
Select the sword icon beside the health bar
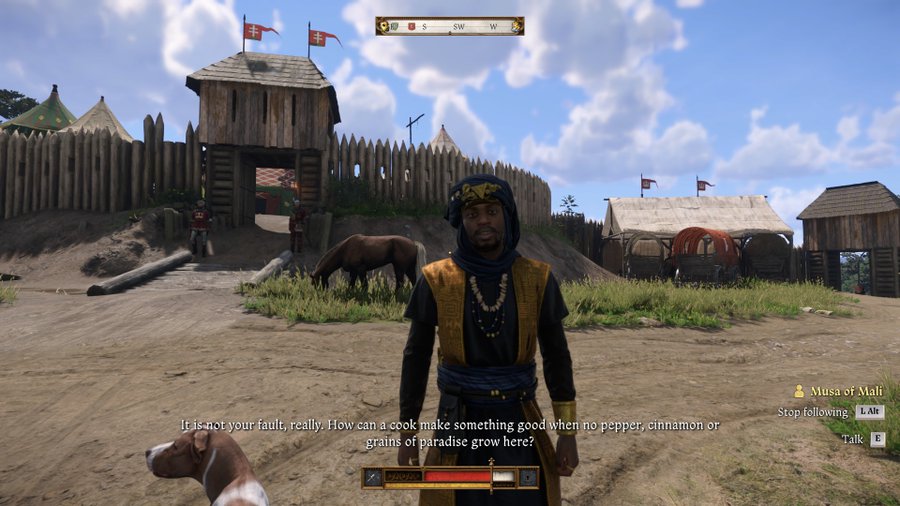373,477
